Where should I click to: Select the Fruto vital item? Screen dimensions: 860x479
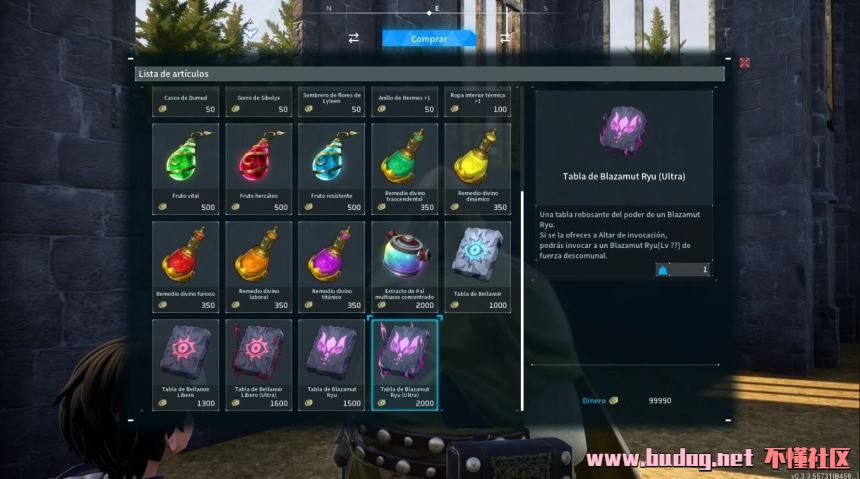pos(184,167)
